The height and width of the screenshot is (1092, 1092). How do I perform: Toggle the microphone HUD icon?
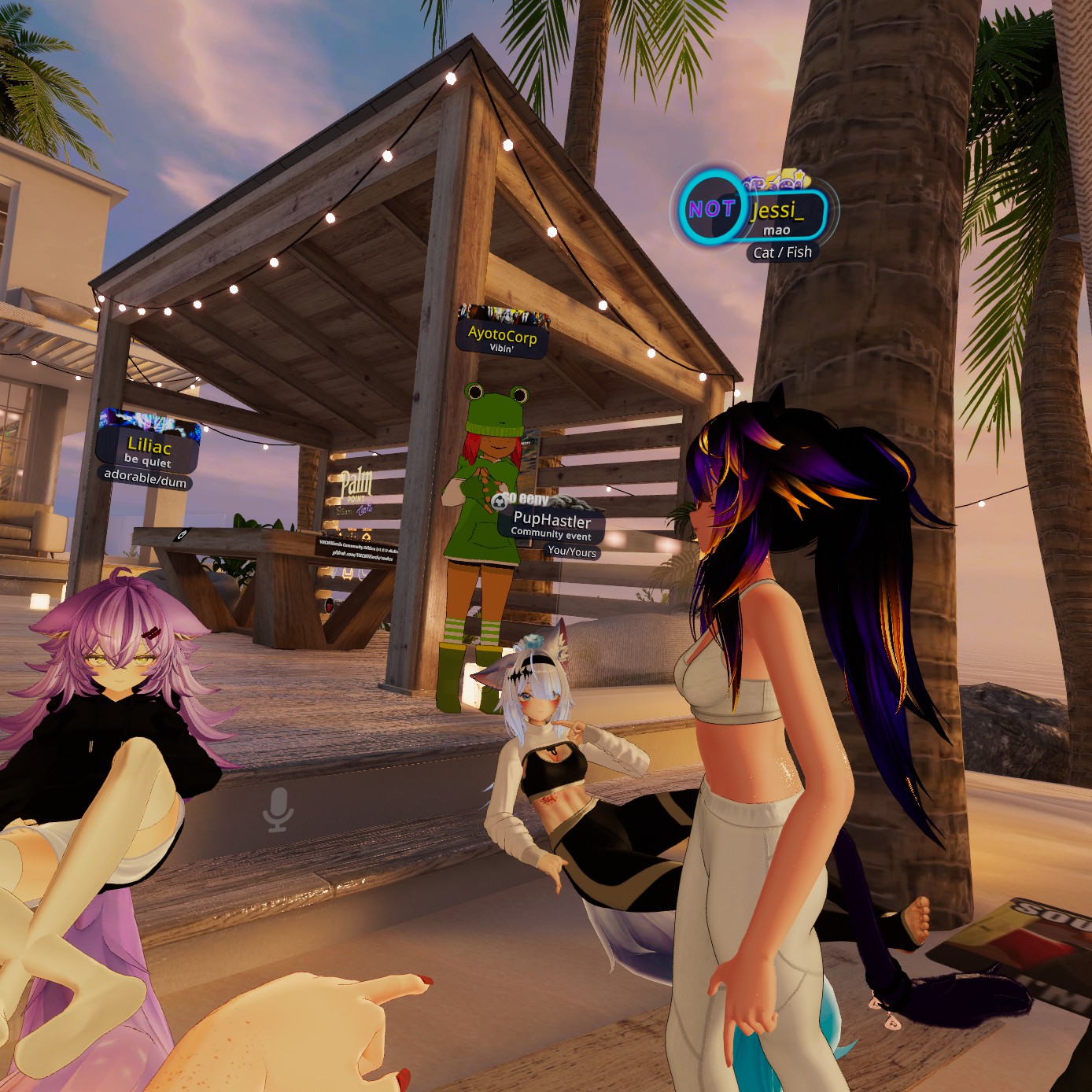[x=277, y=810]
